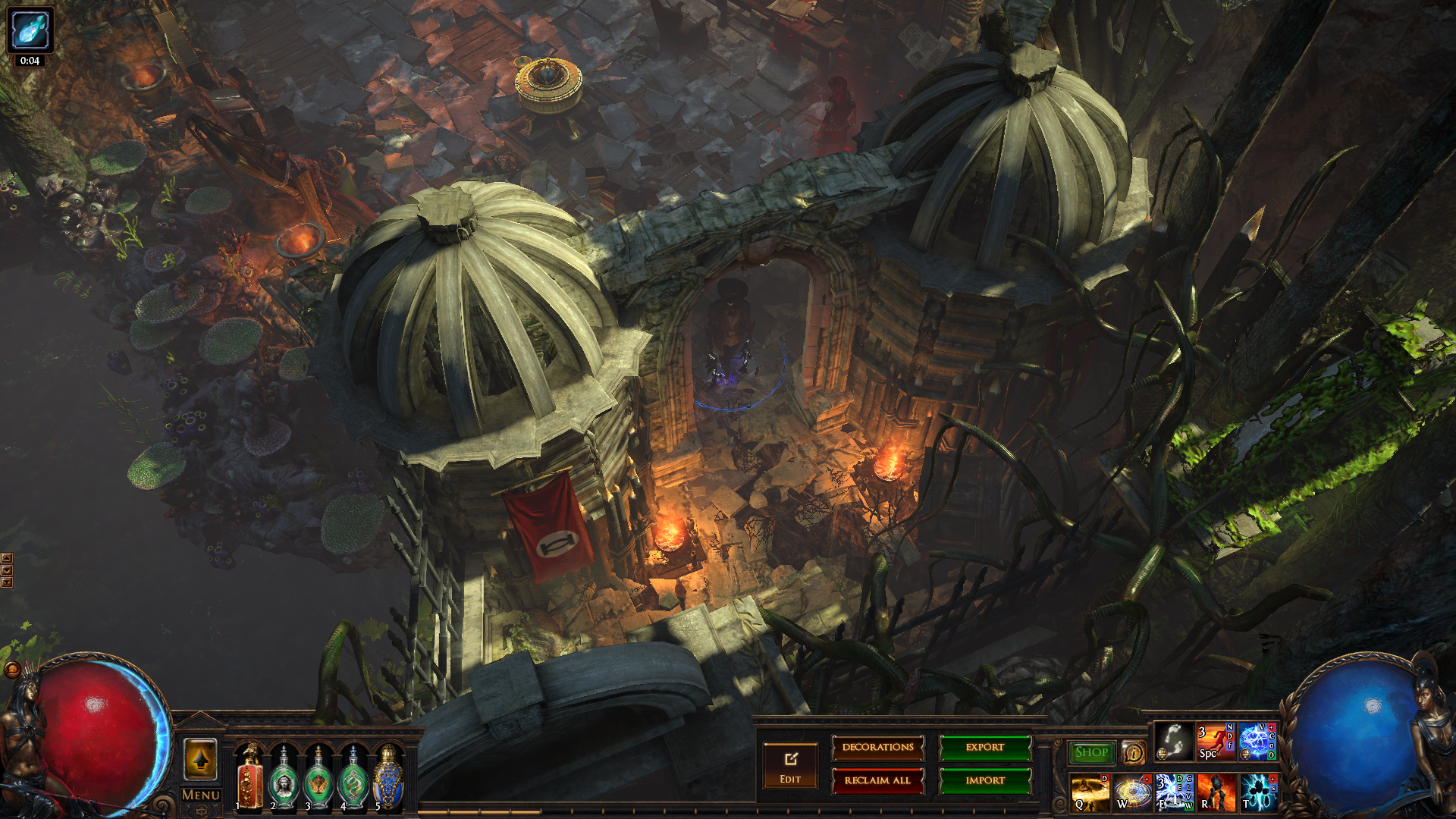Activate the golden skill bound to Q
The image size is (1456, 819).
click(1090, 792)
